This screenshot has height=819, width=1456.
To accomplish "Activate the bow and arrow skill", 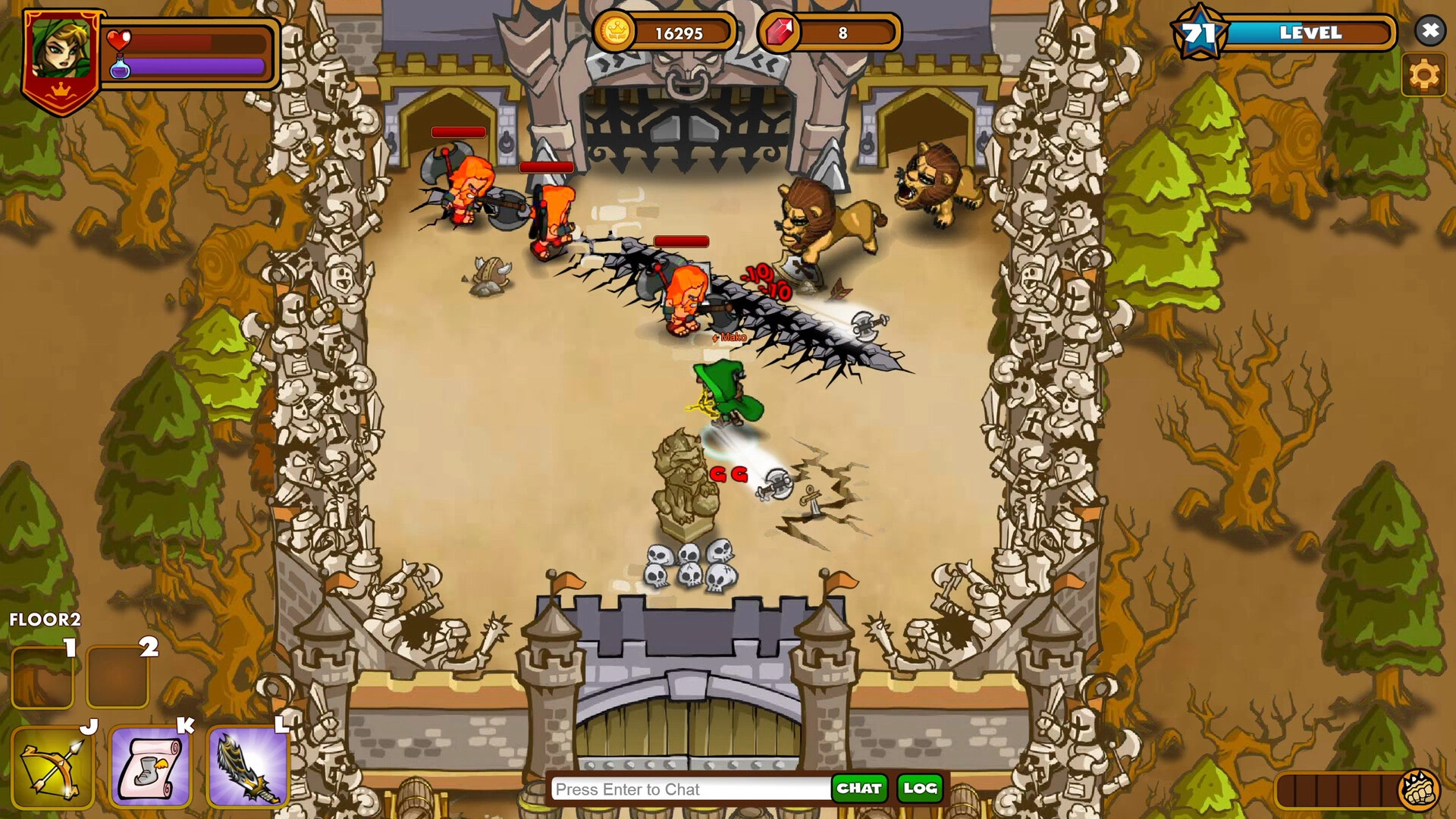I will pyautogui.click(x=52, y=767).
